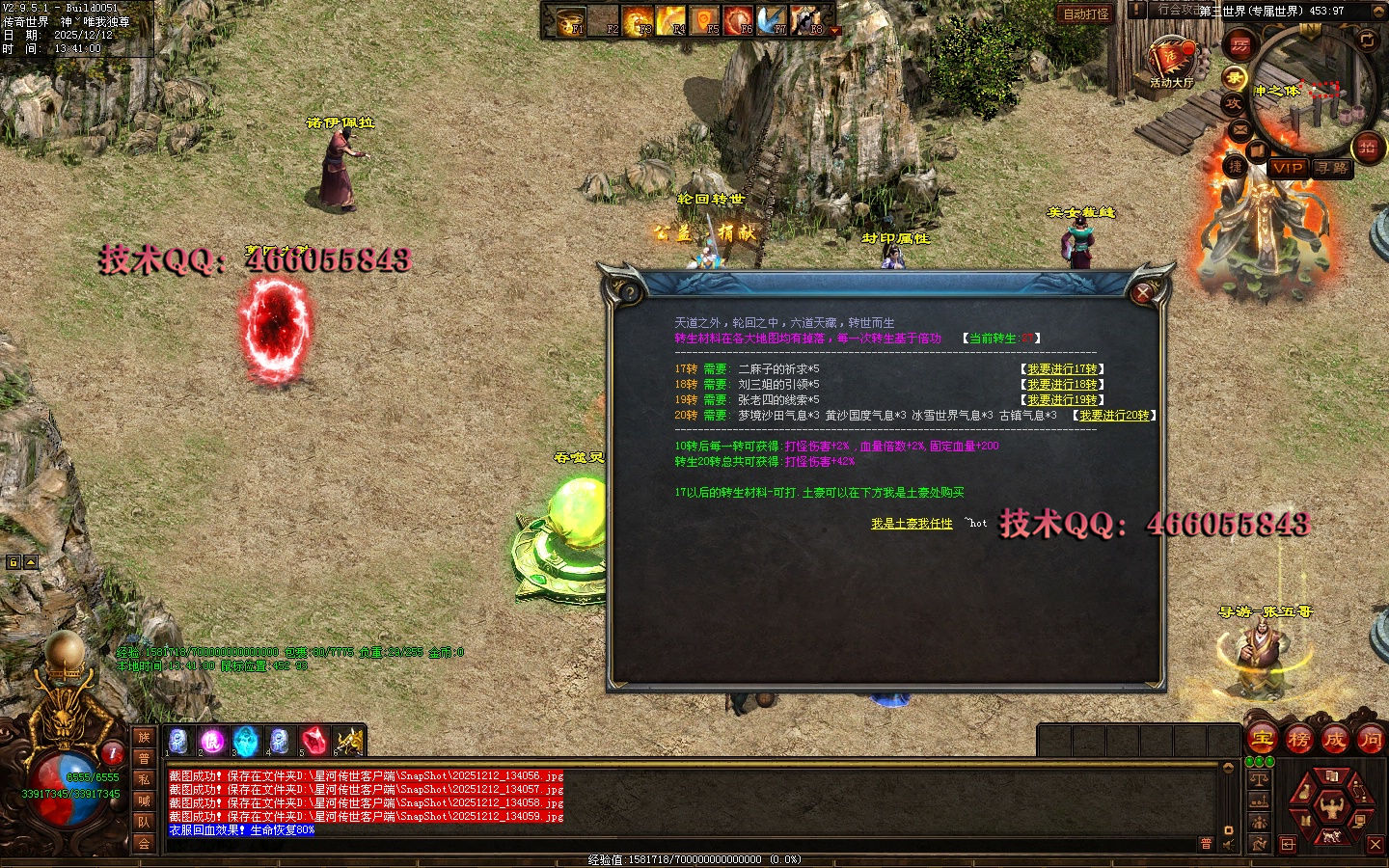Viewport: 1389px width, 868px height.
Task: Click the circular minimap
Action: [x=1312, y=92]
